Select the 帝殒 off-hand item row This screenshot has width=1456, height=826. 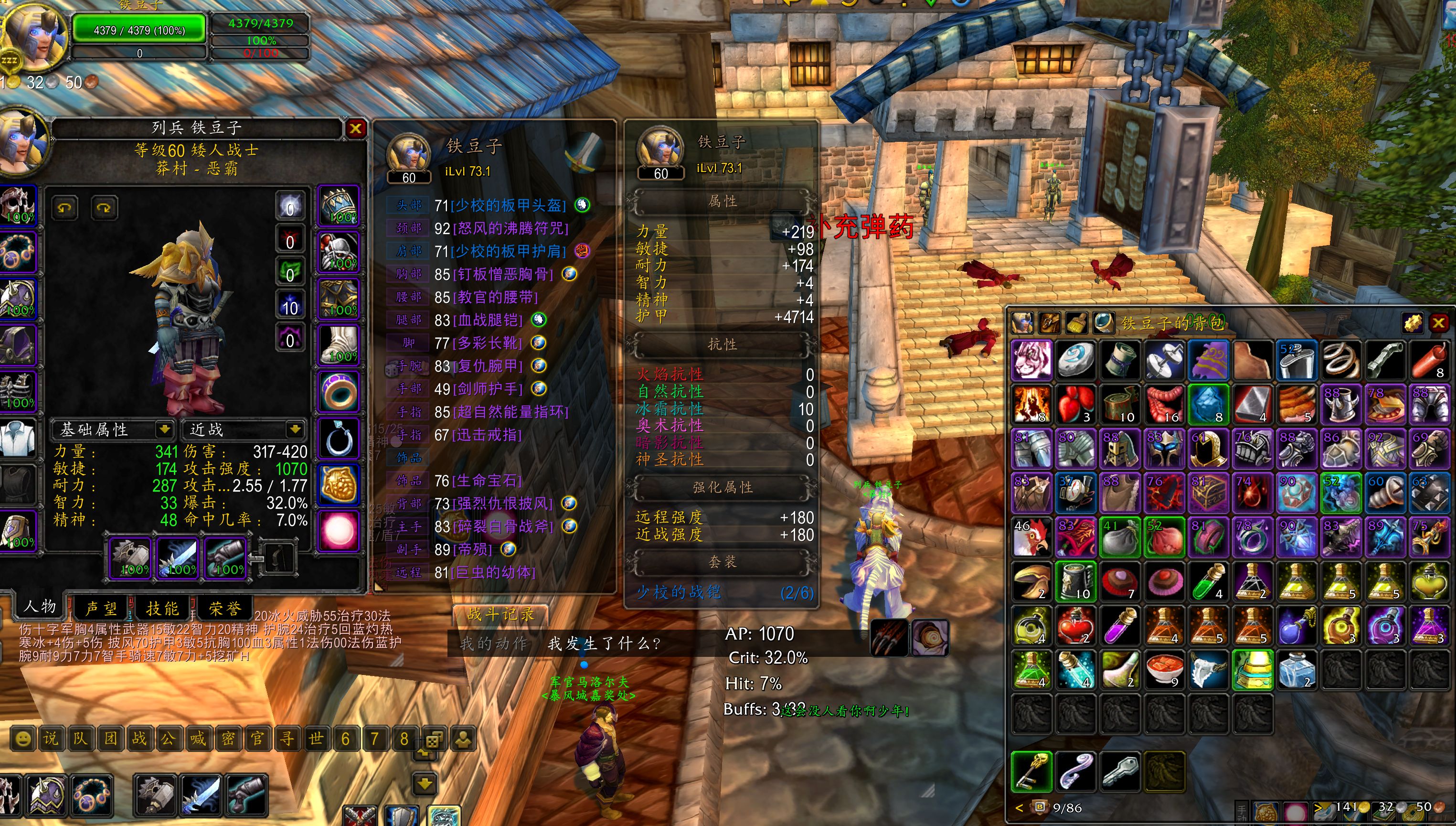[x=472, y=549]
